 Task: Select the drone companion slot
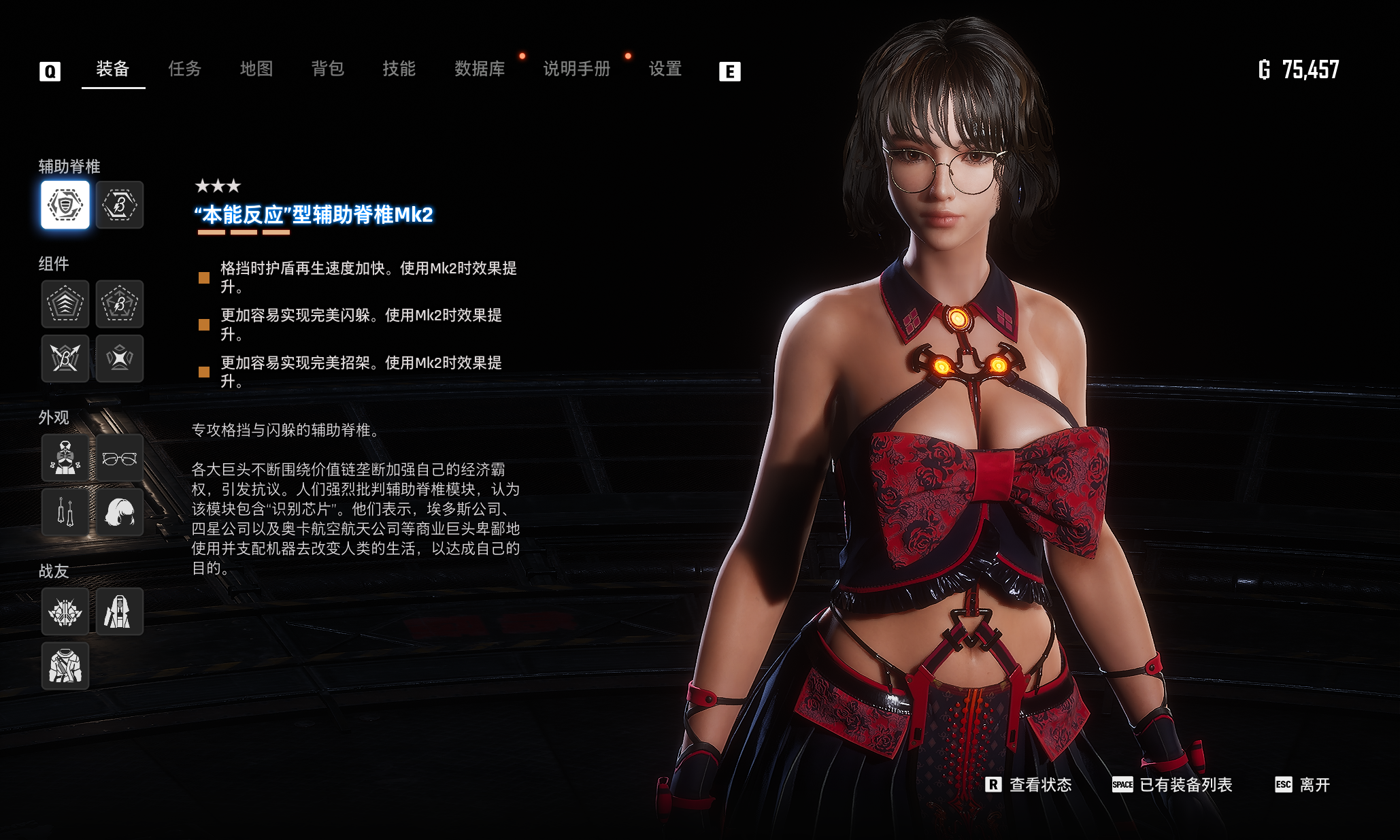click(x=65, y=611)
